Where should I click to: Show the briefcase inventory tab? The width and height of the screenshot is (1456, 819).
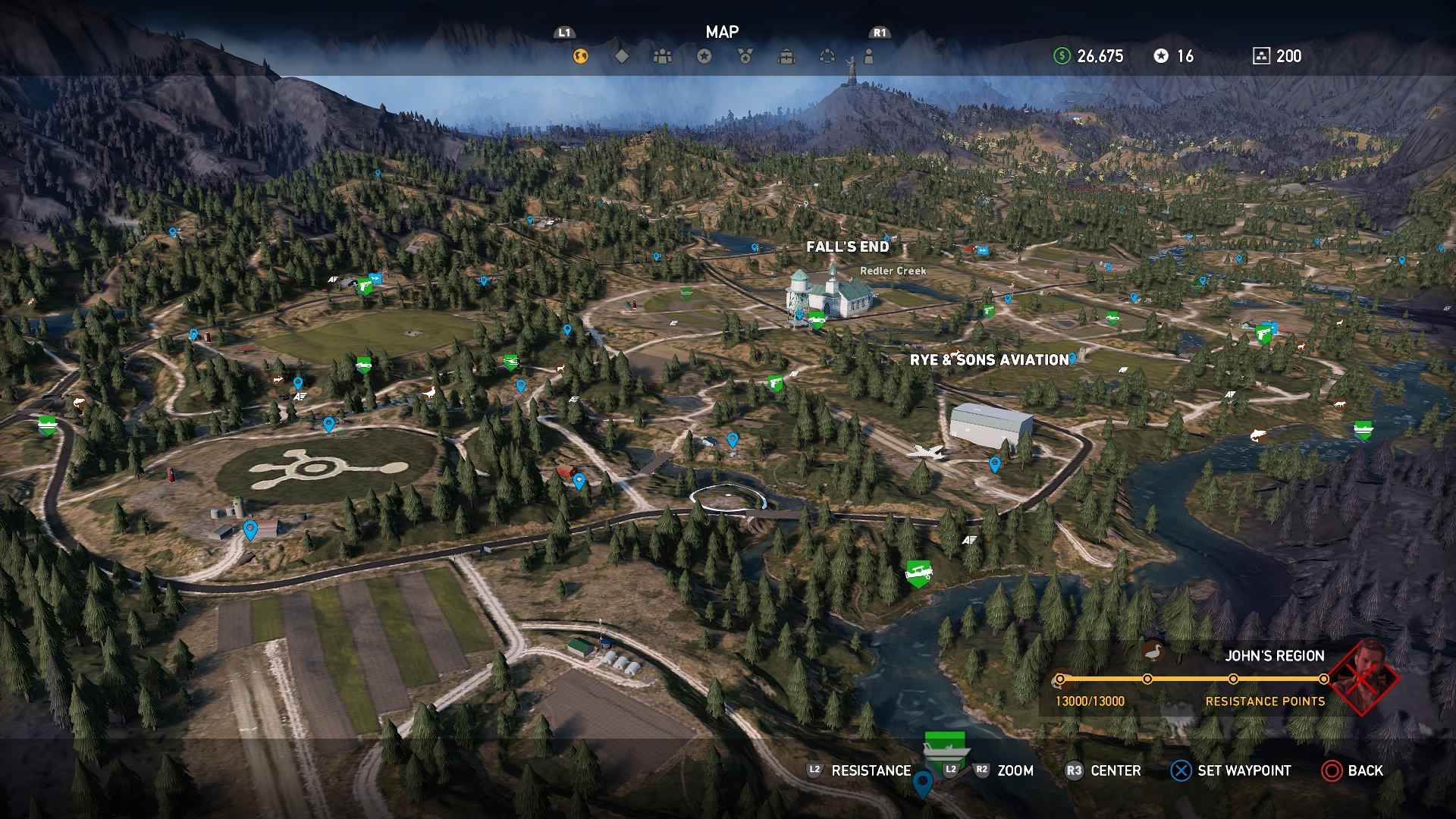click(787, 56)
